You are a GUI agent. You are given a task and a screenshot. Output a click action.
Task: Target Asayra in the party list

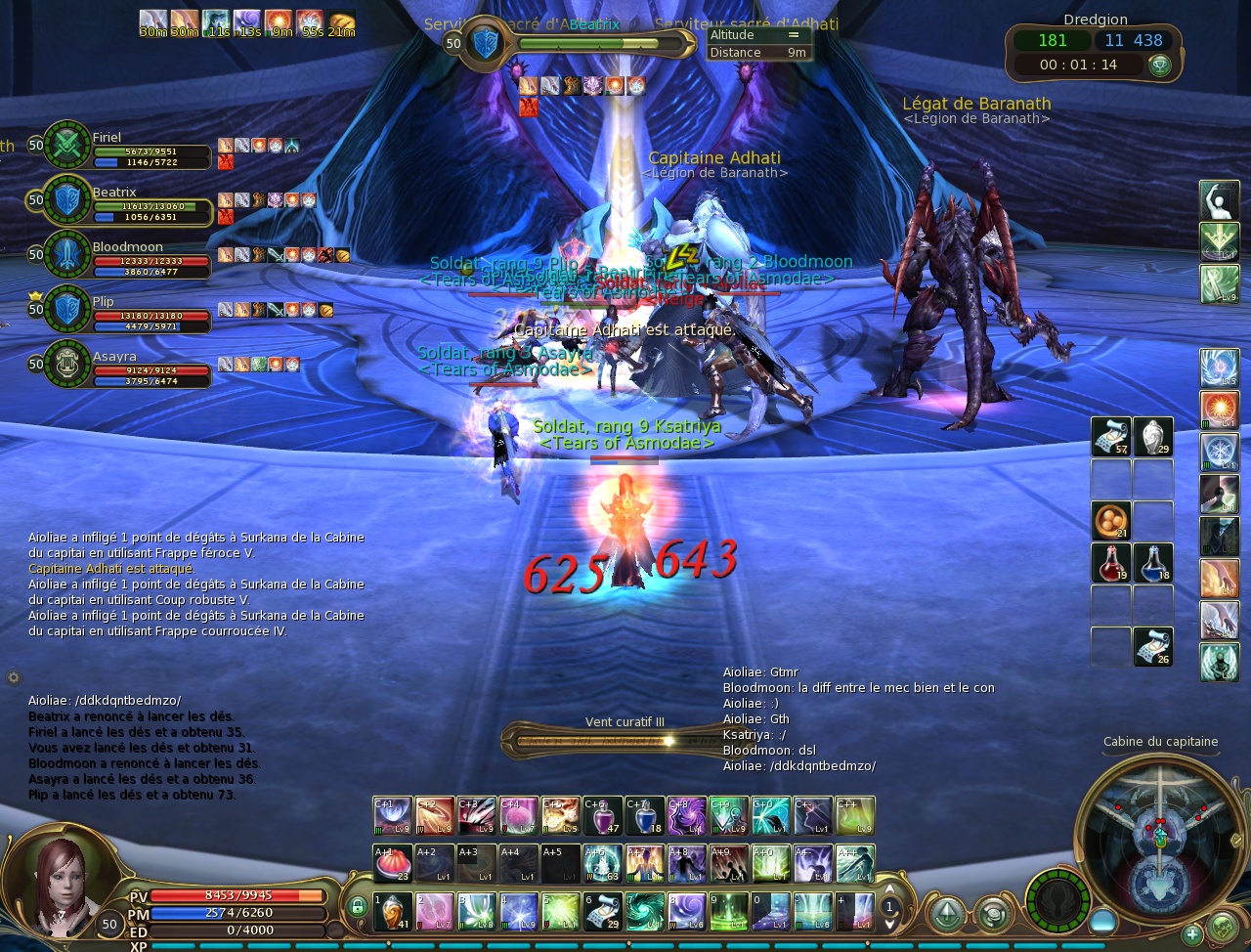(x=66, y=364)
